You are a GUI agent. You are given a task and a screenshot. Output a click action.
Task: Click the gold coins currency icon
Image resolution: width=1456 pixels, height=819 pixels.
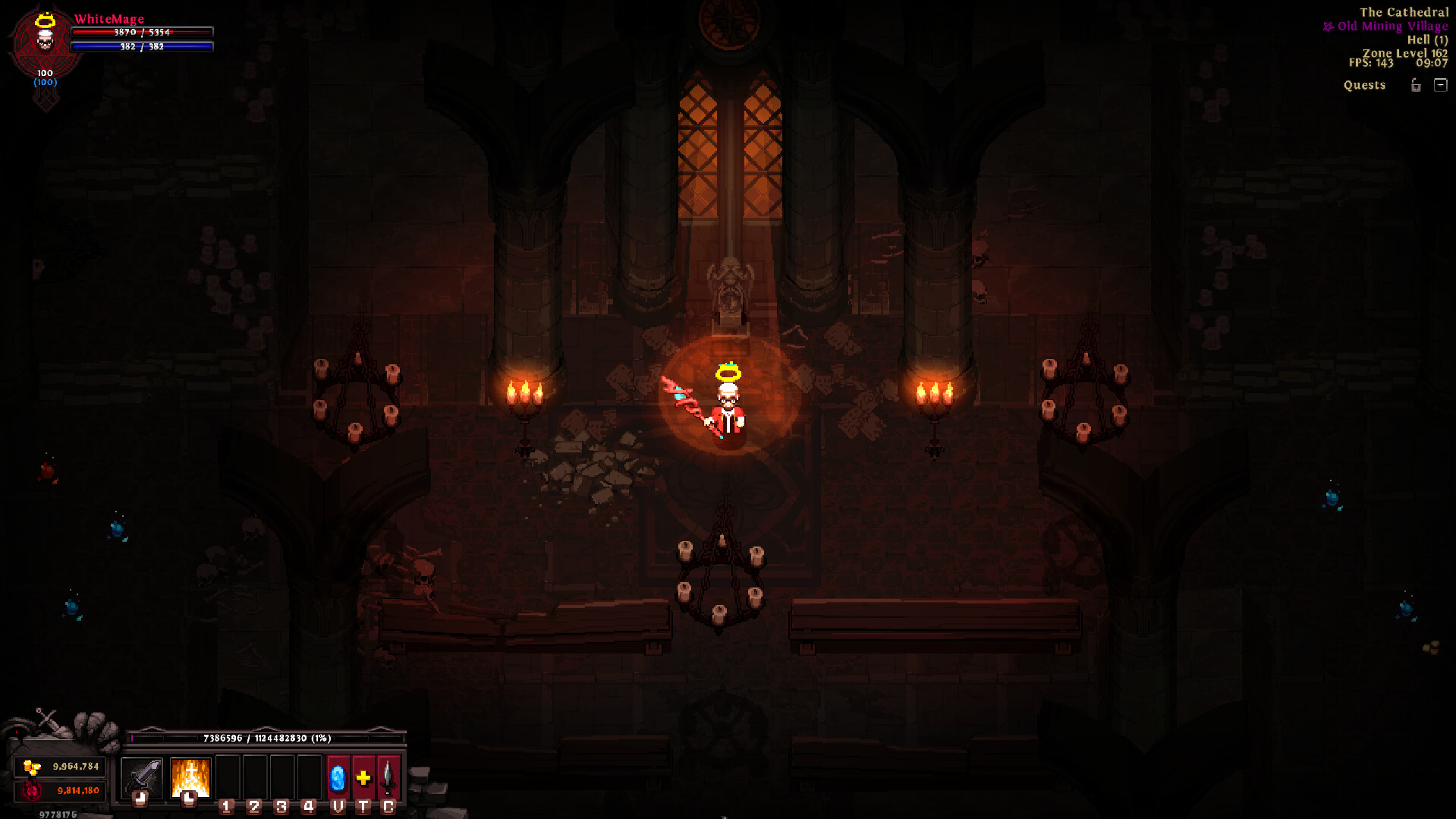tap(32, 767)
